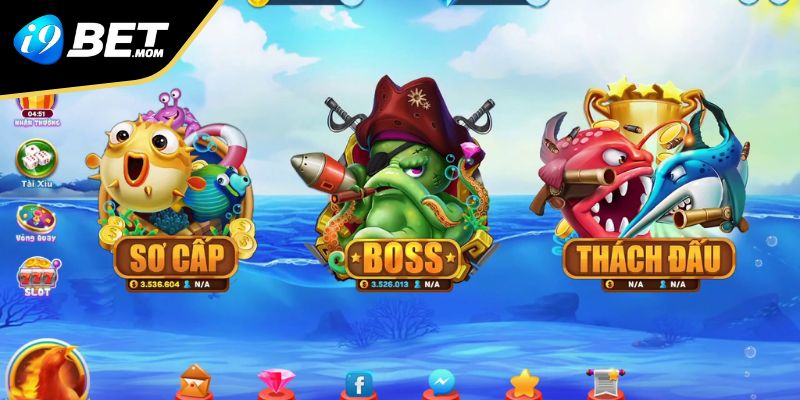The image size is (800, 400).
Task: Launch the 777 Slot game
Action: pyautogui.click(x=37, y=276)
